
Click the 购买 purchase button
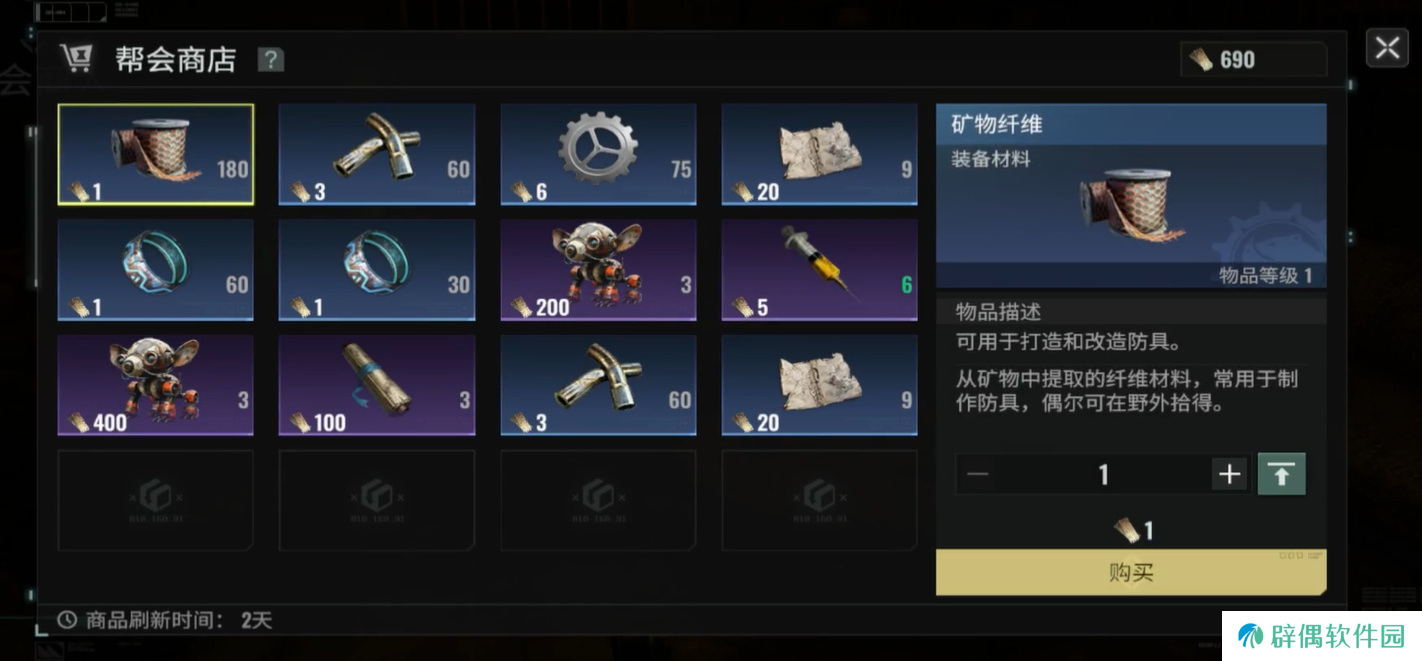click(1131, 573)
